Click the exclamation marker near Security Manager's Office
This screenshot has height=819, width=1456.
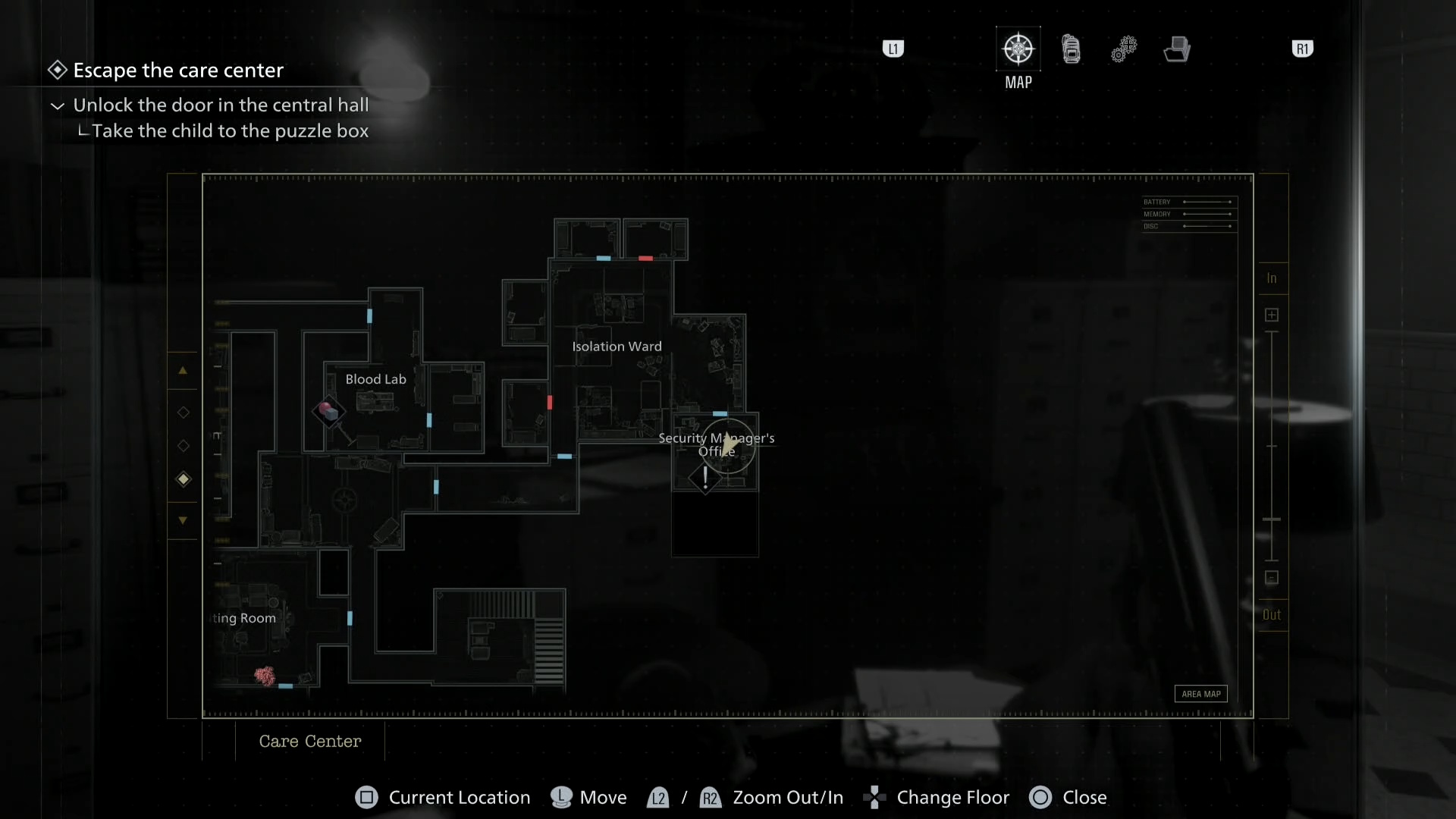[705, 478]
